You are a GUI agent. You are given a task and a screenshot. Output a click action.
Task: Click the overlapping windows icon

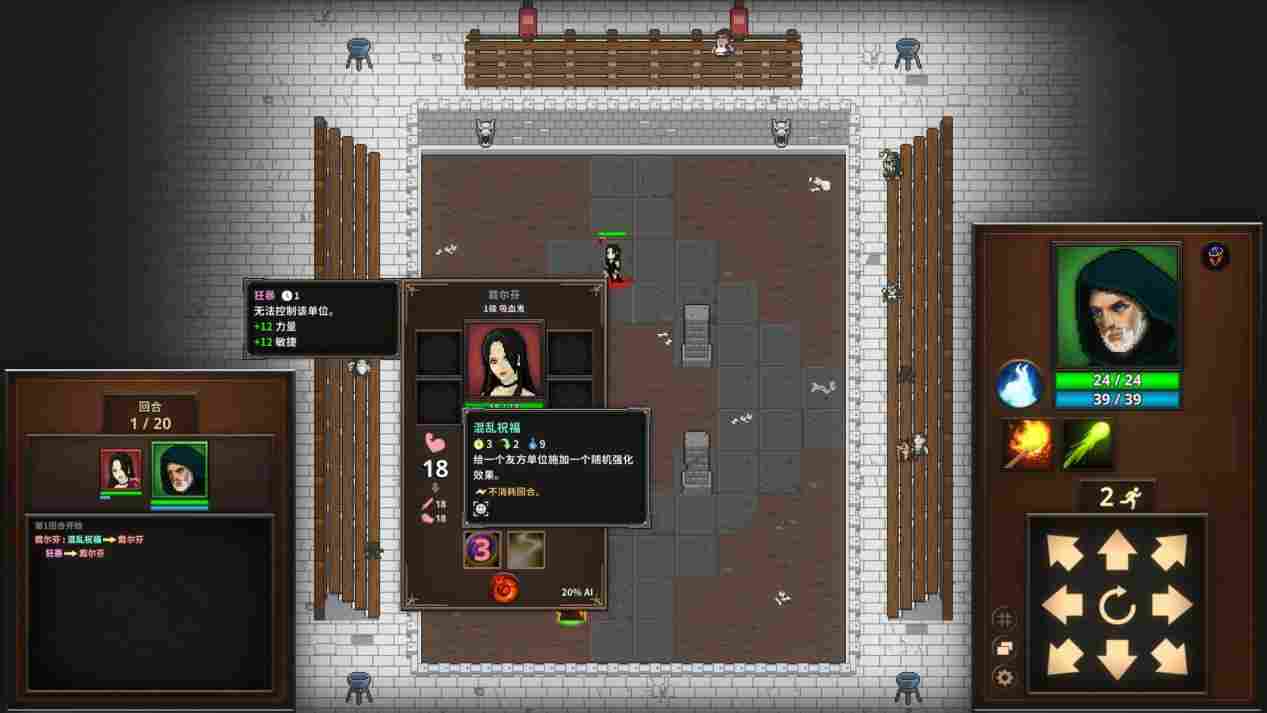coord(1004,648)
